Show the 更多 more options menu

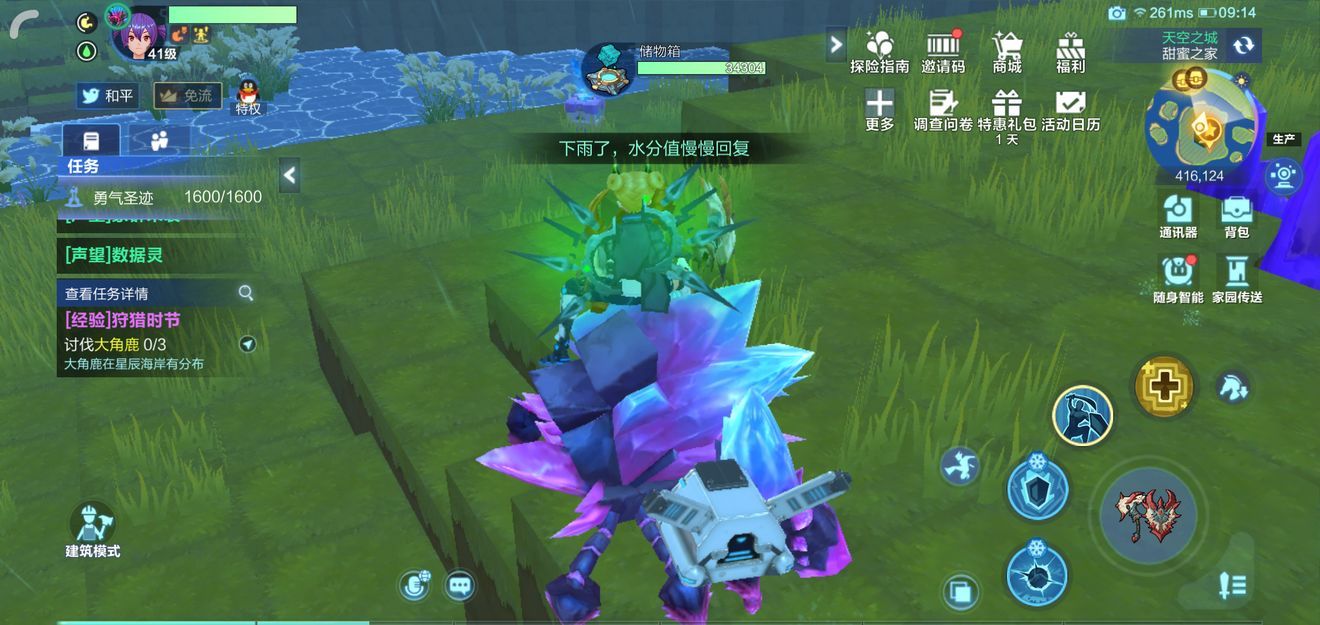point(879,109)
